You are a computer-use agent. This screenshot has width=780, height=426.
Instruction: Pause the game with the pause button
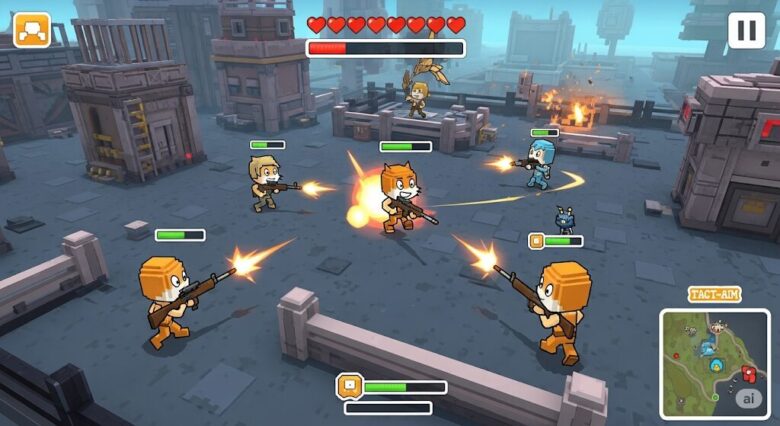[x=746, y=30]
